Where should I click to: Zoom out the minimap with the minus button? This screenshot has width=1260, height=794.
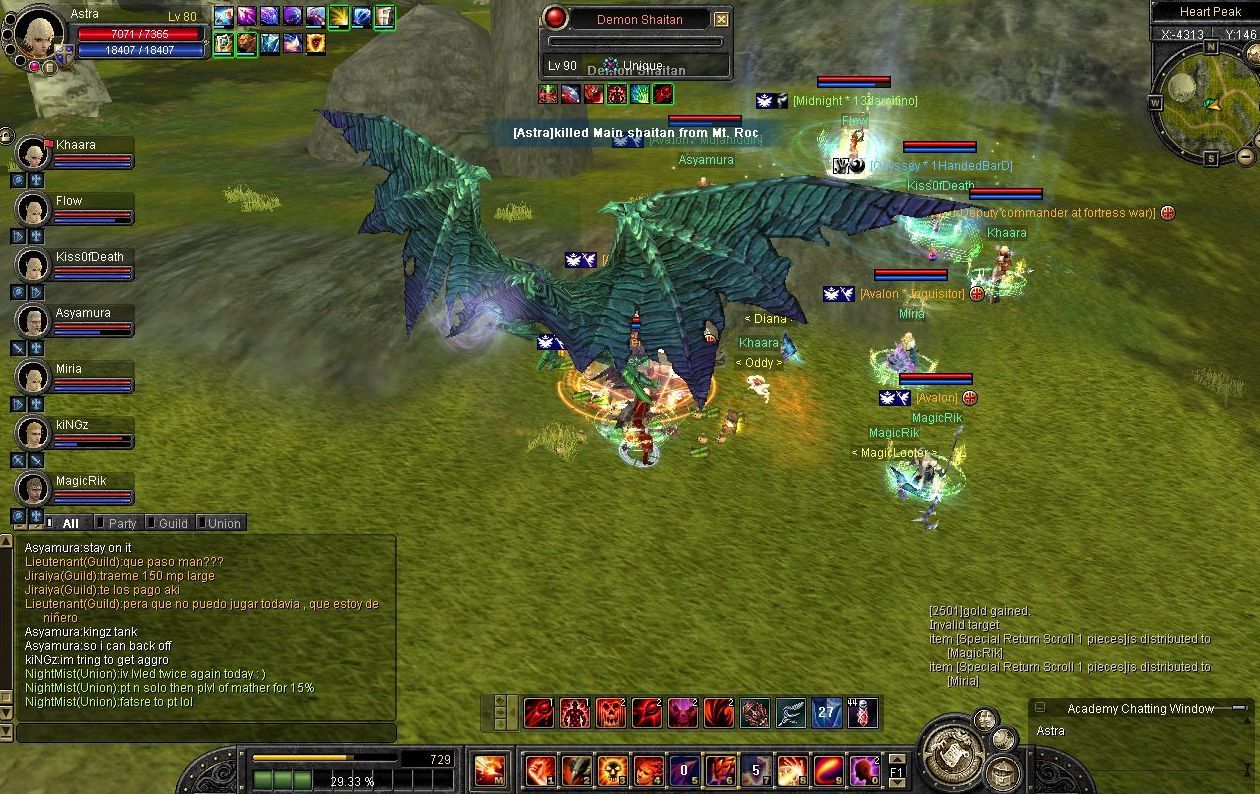[1245, 156]
